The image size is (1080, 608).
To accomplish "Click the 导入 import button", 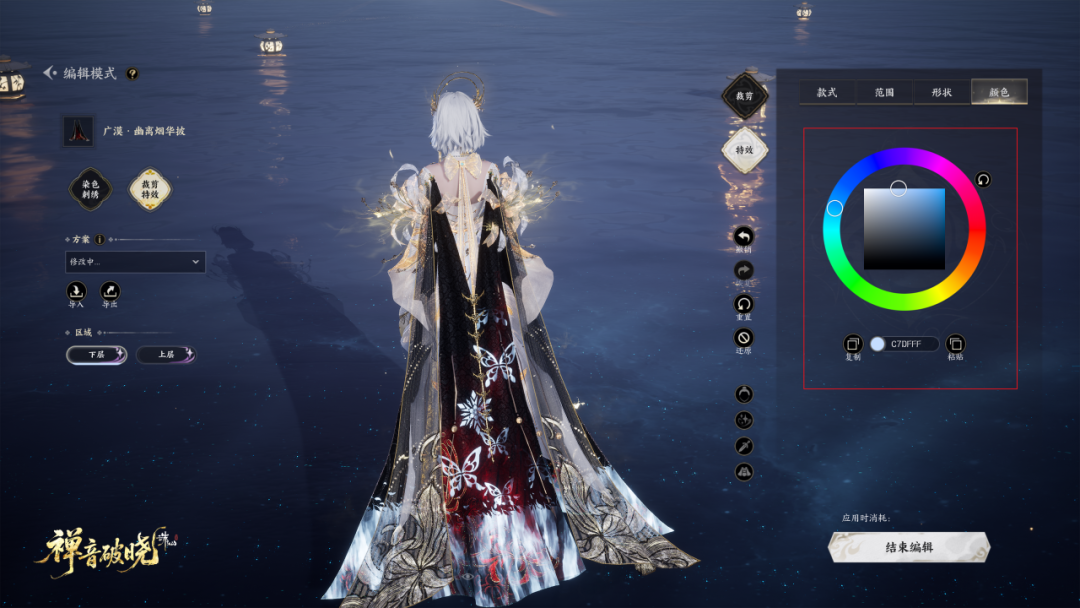I will coord(77,291).
